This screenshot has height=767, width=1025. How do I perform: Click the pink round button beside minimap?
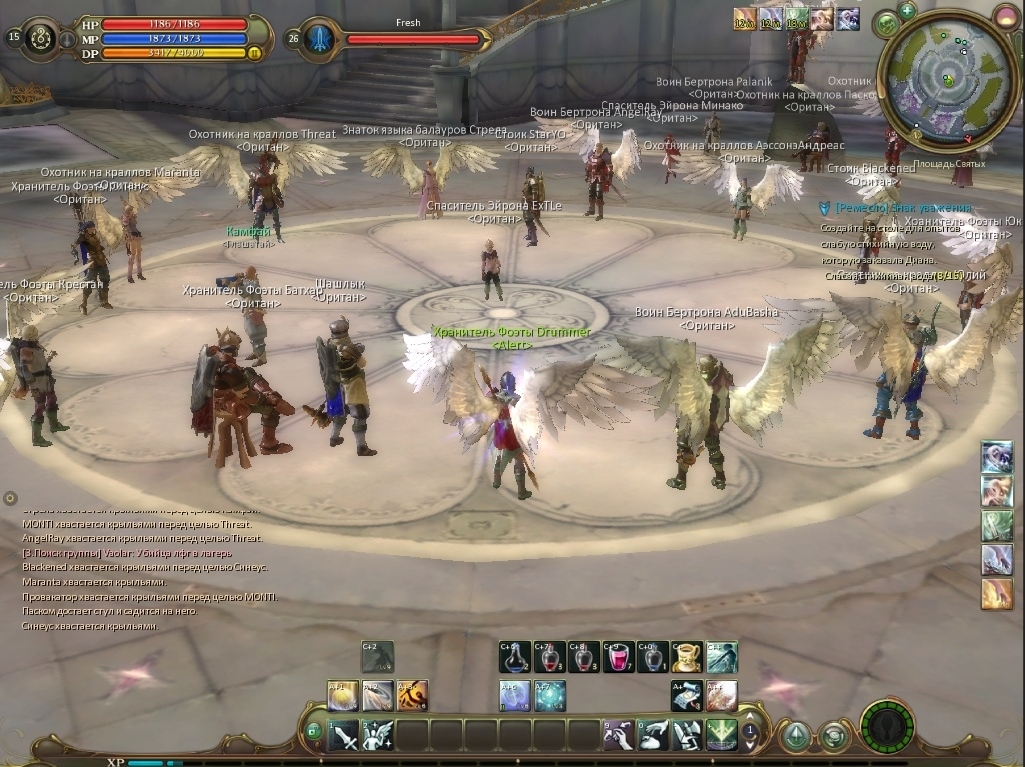pyautogui.click(x=1005, y=17)
